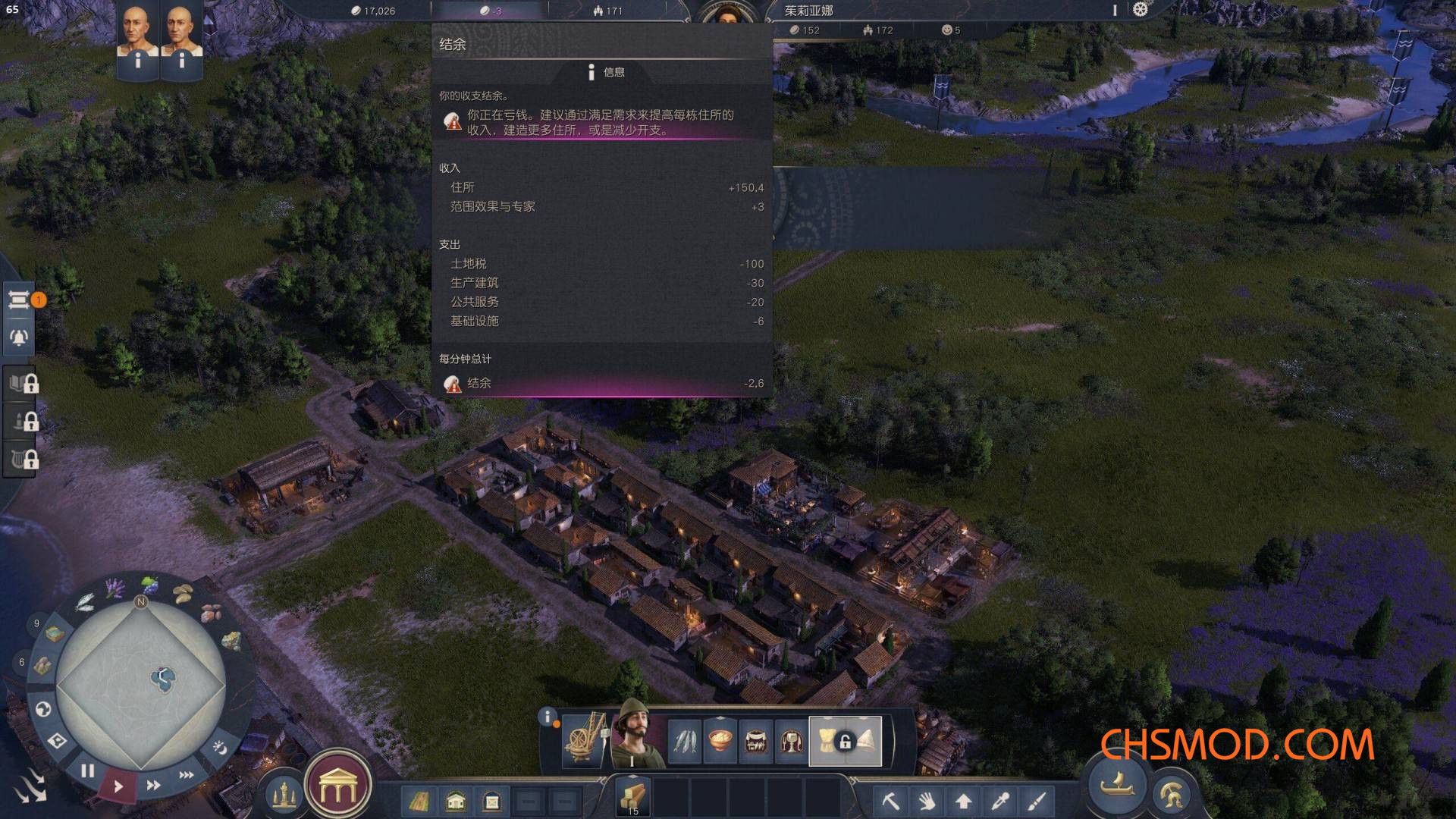Set game speed to normal play
The height and width of the screenshot is (819, 1456).
[x=118, y=786]
